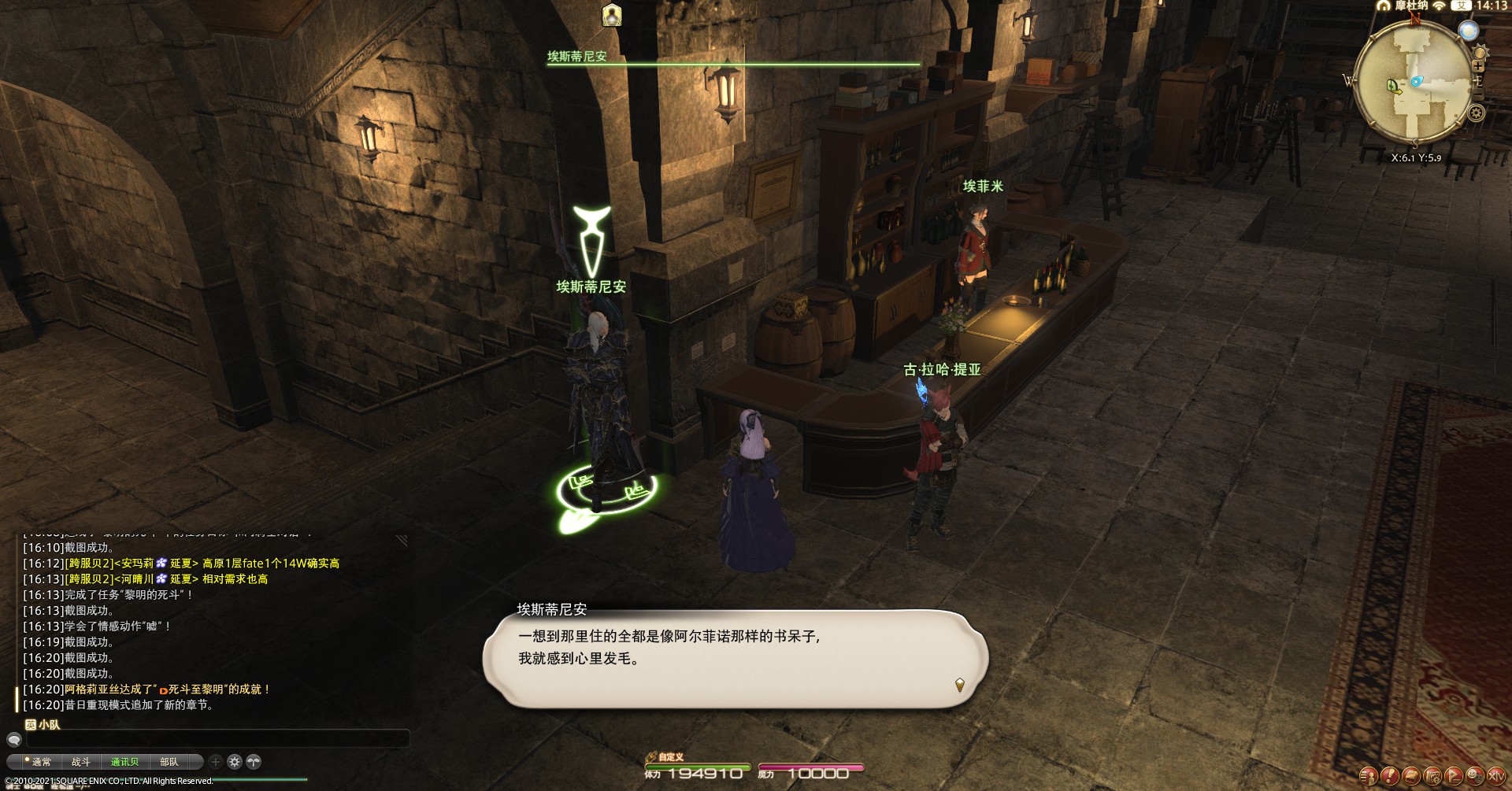Open the chat channel speech bubble selector

click(13, 740)
